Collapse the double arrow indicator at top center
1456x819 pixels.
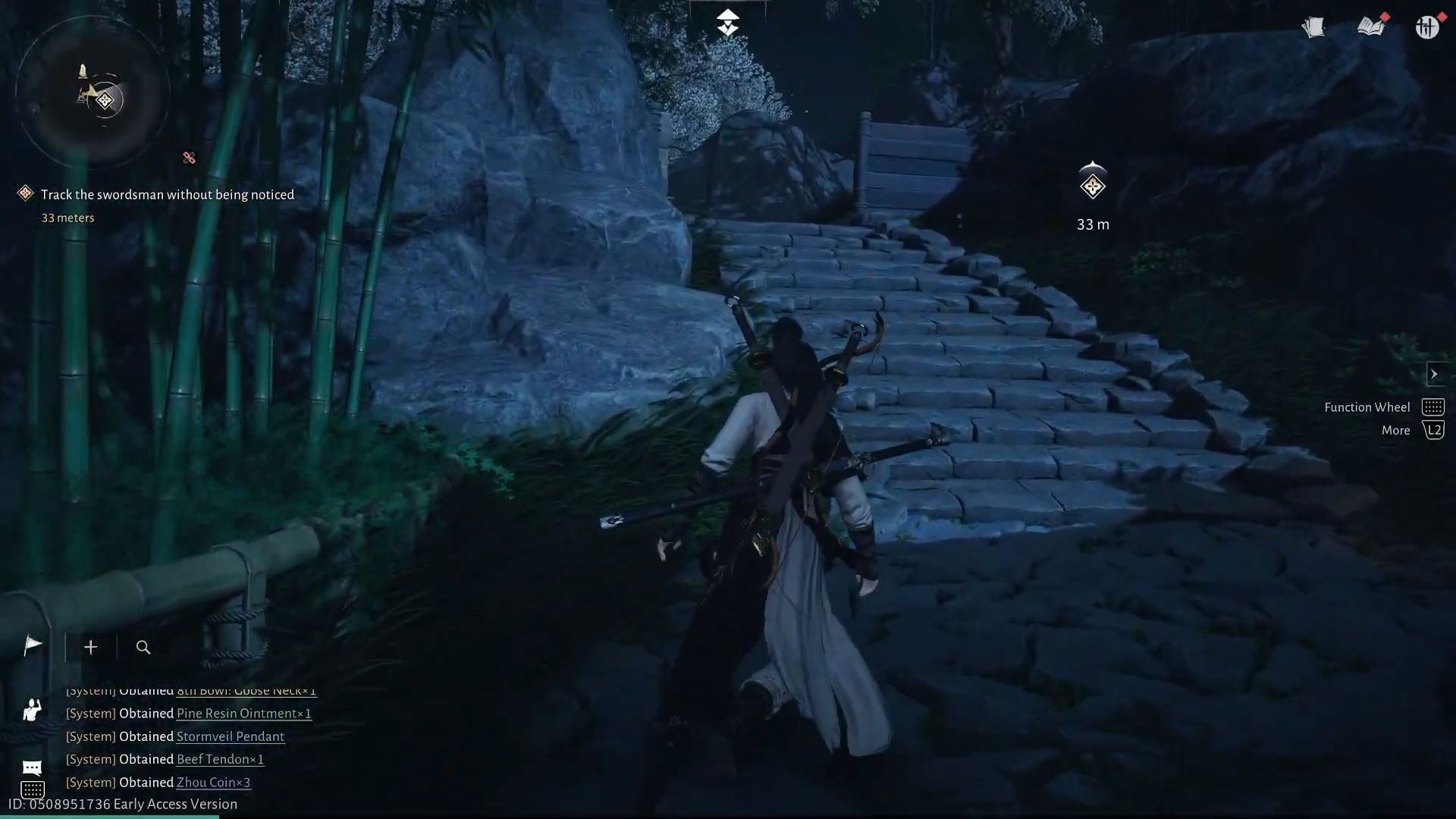pos(727,21)
